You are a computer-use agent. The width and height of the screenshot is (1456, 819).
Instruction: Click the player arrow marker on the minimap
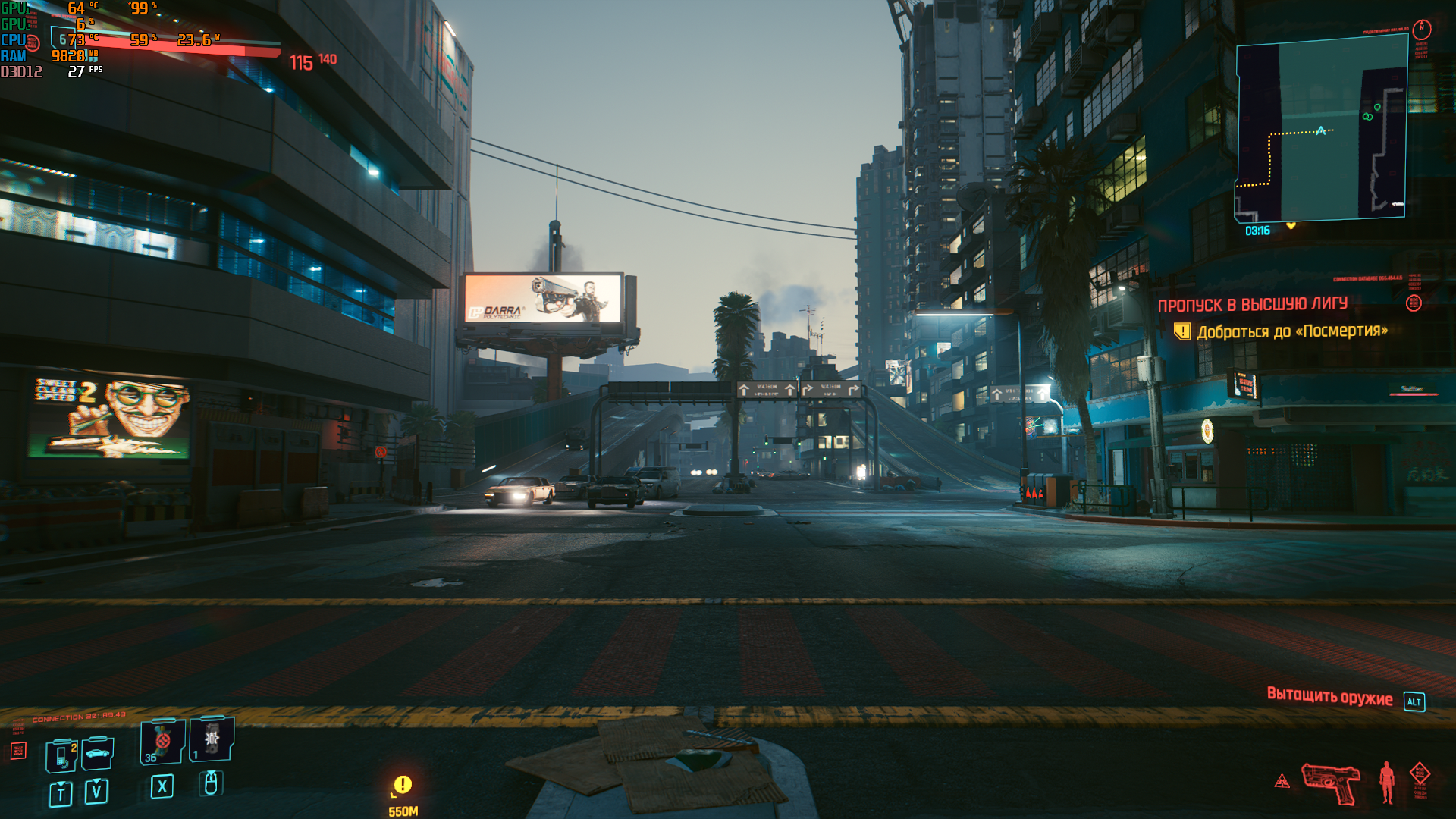[1321, 130]
